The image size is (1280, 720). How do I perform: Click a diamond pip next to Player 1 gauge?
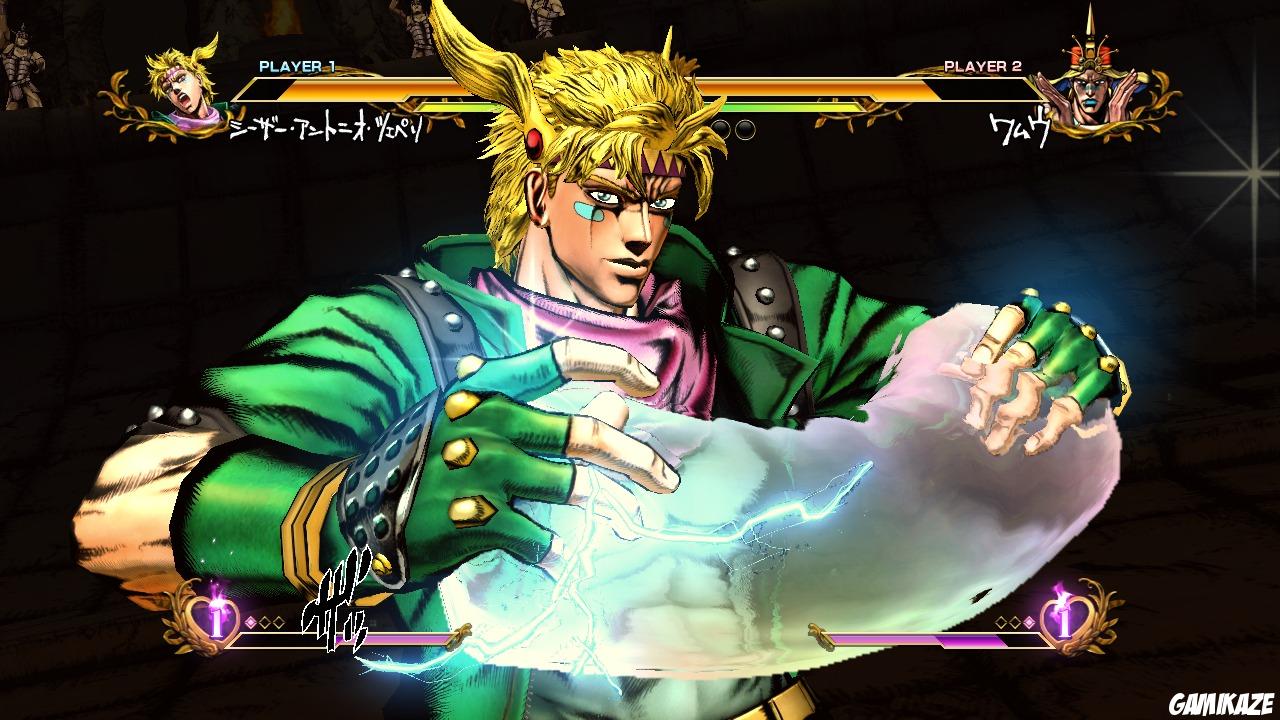point(251,621)
